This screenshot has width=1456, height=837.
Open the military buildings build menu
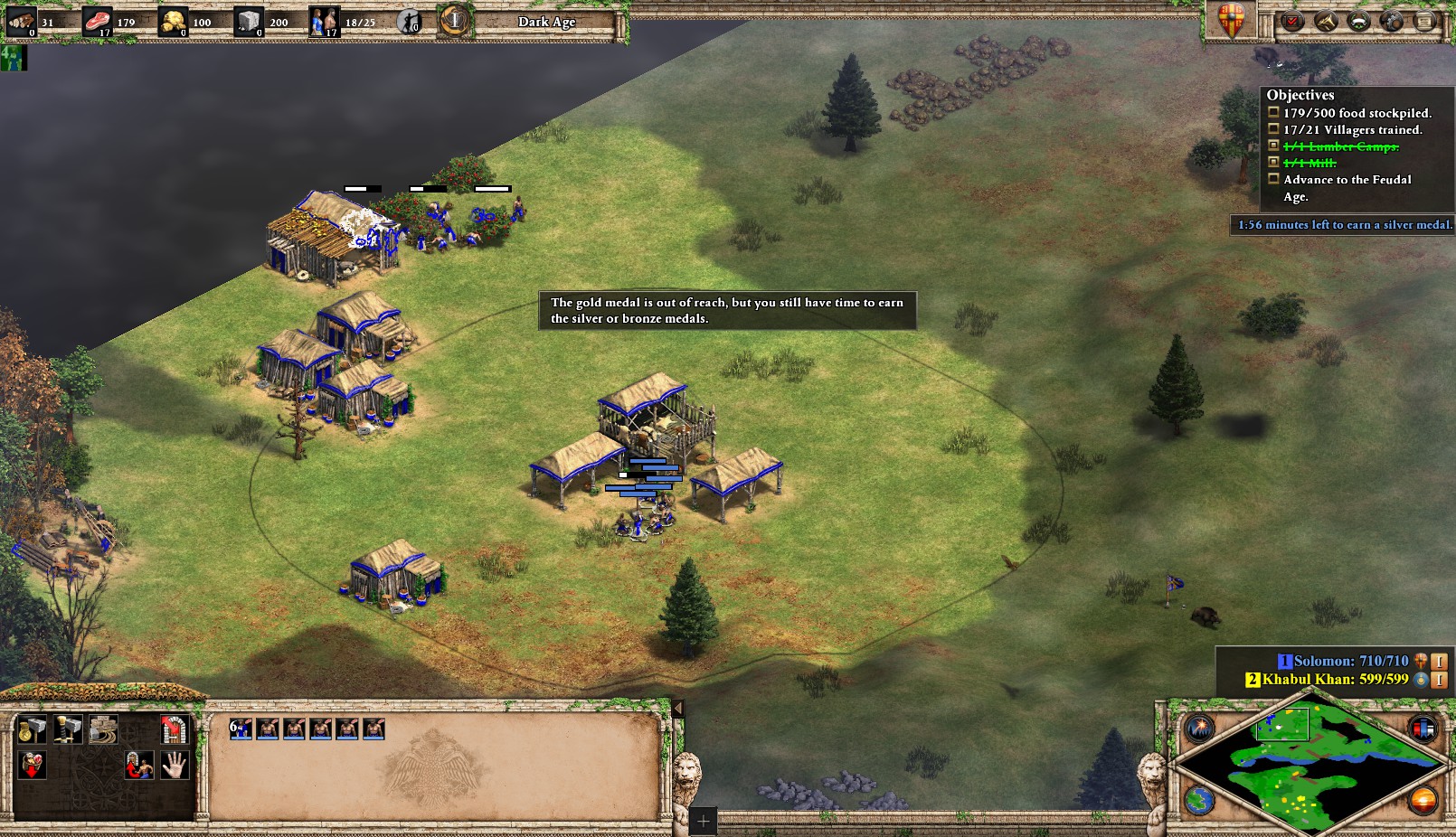pyautogui.click(x=68, y=729)
